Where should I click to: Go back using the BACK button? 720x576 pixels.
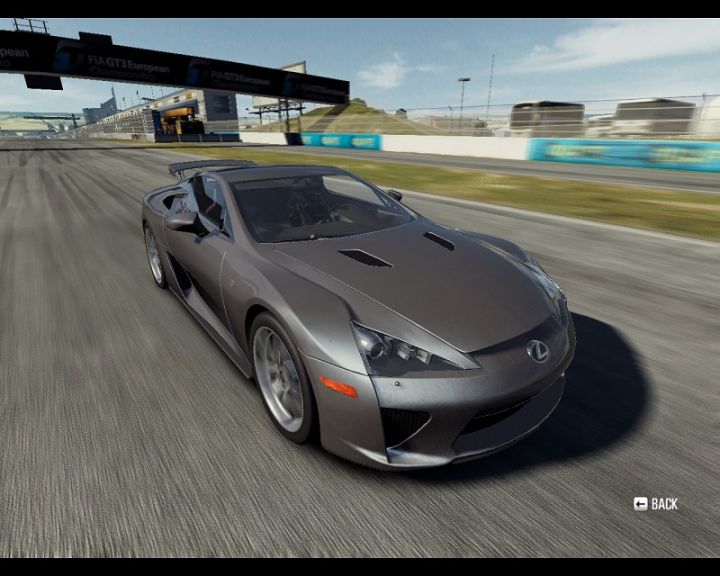656,504
